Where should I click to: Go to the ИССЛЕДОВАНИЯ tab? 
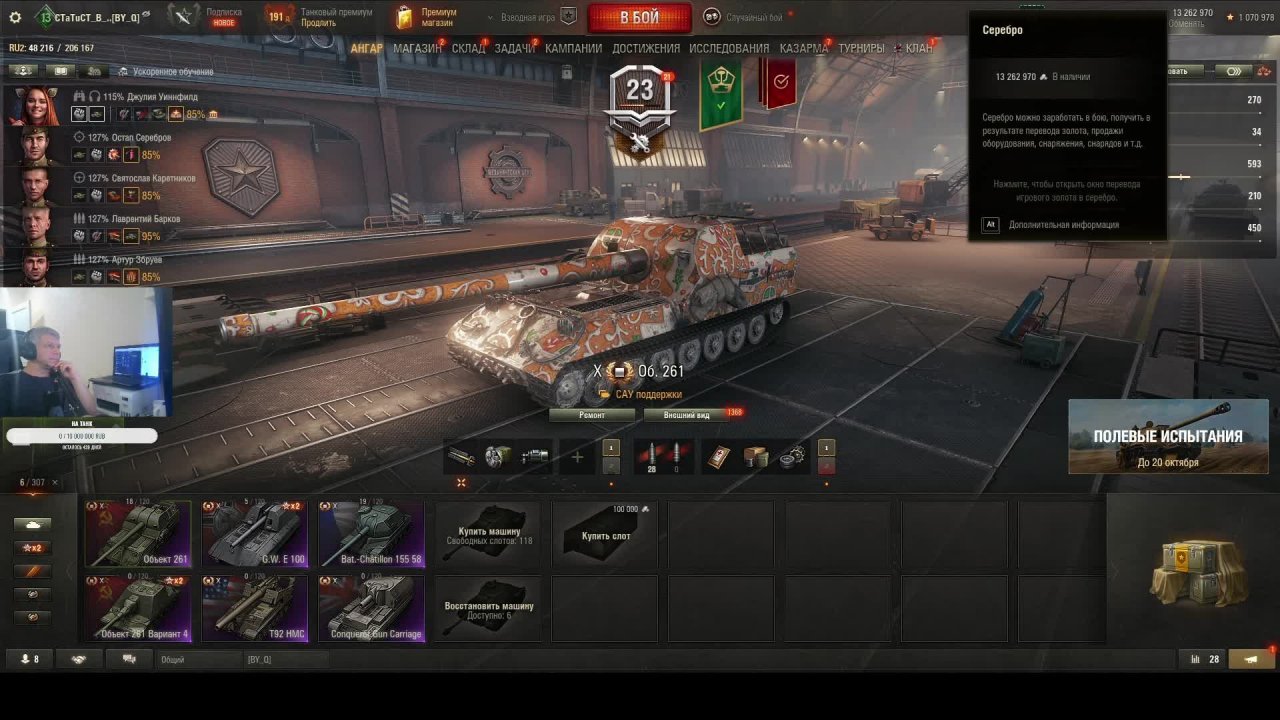click(x=729, y=48)
